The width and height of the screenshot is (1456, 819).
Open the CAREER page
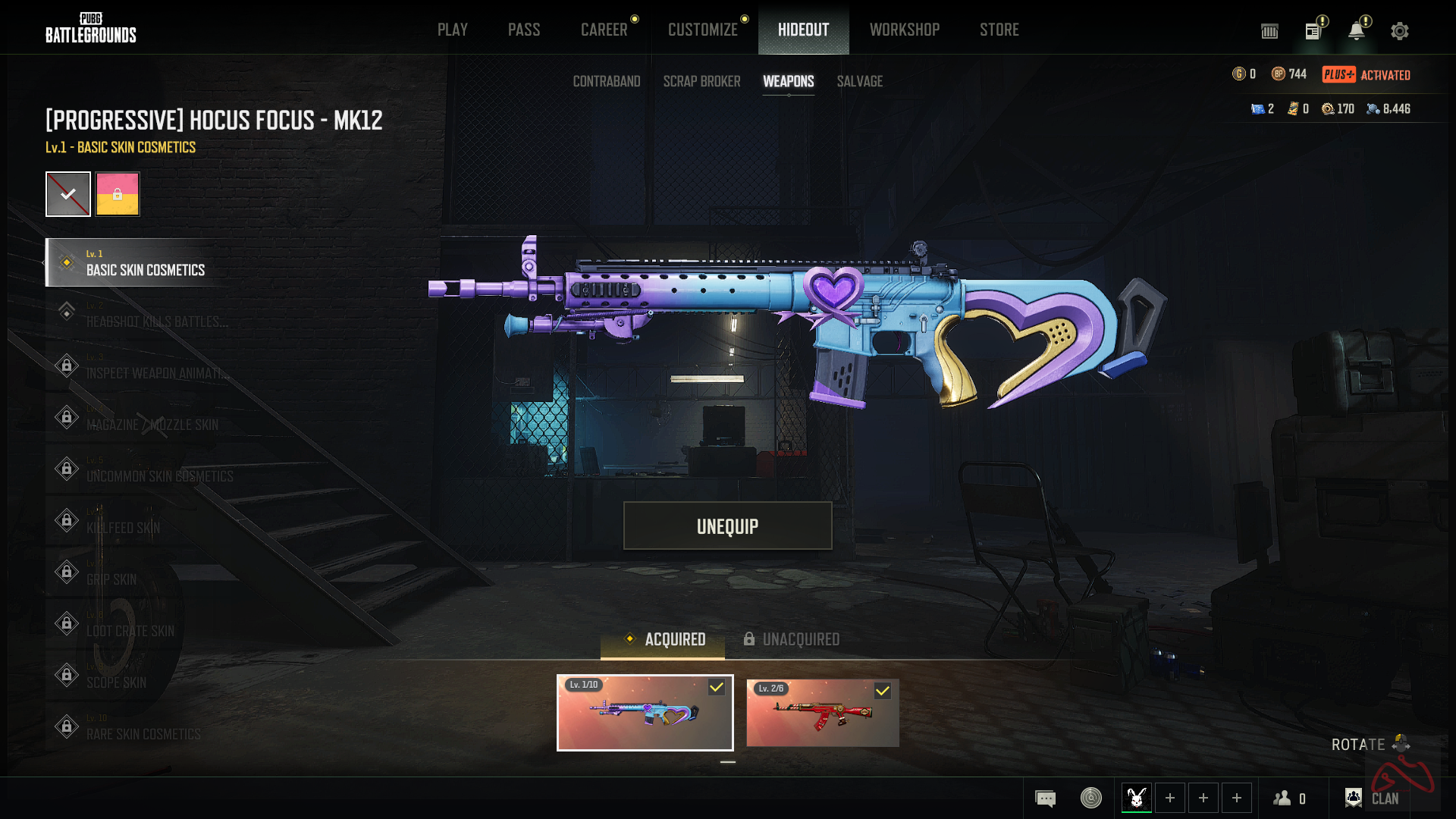604,30
